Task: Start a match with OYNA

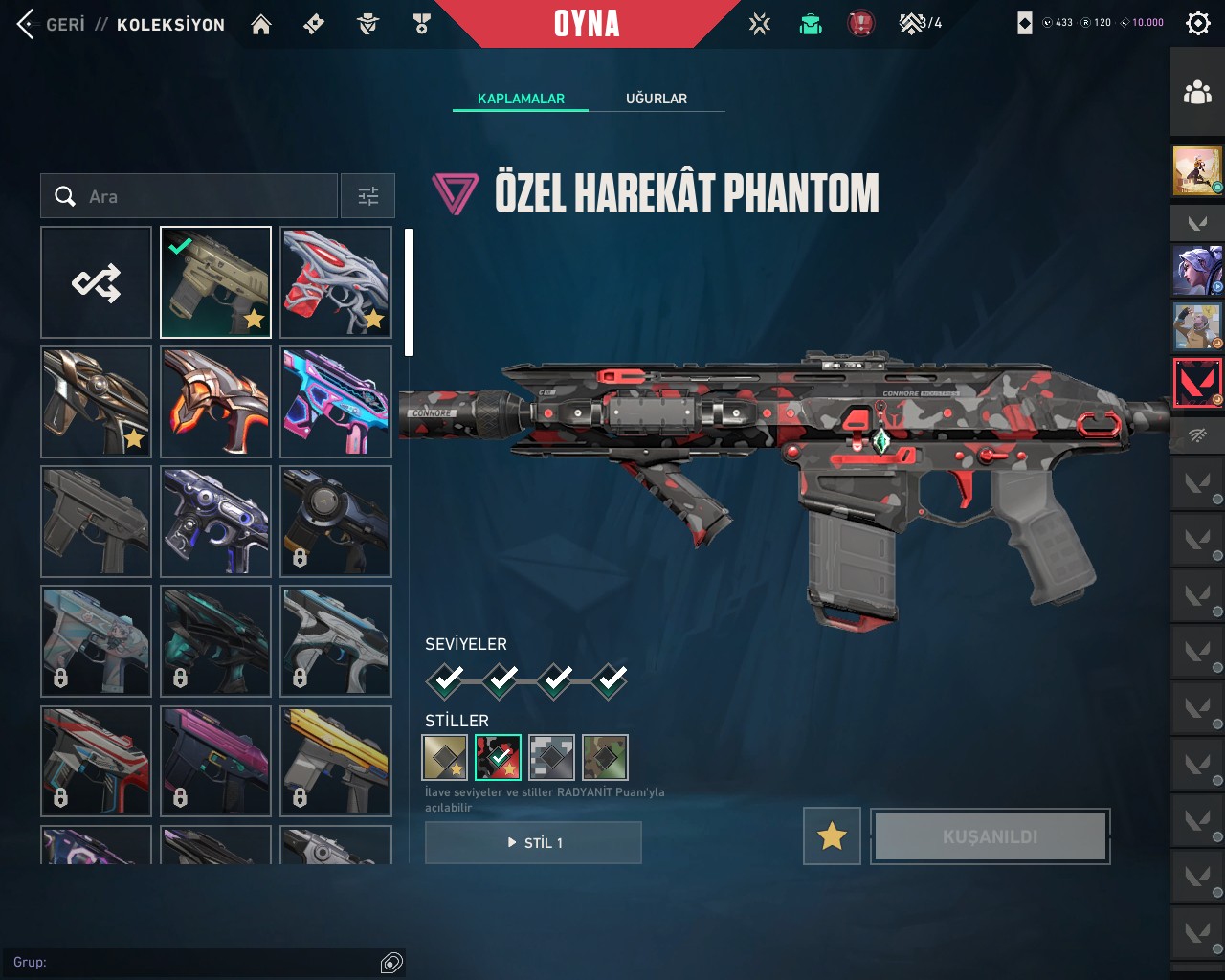Action: coord(587,24)
